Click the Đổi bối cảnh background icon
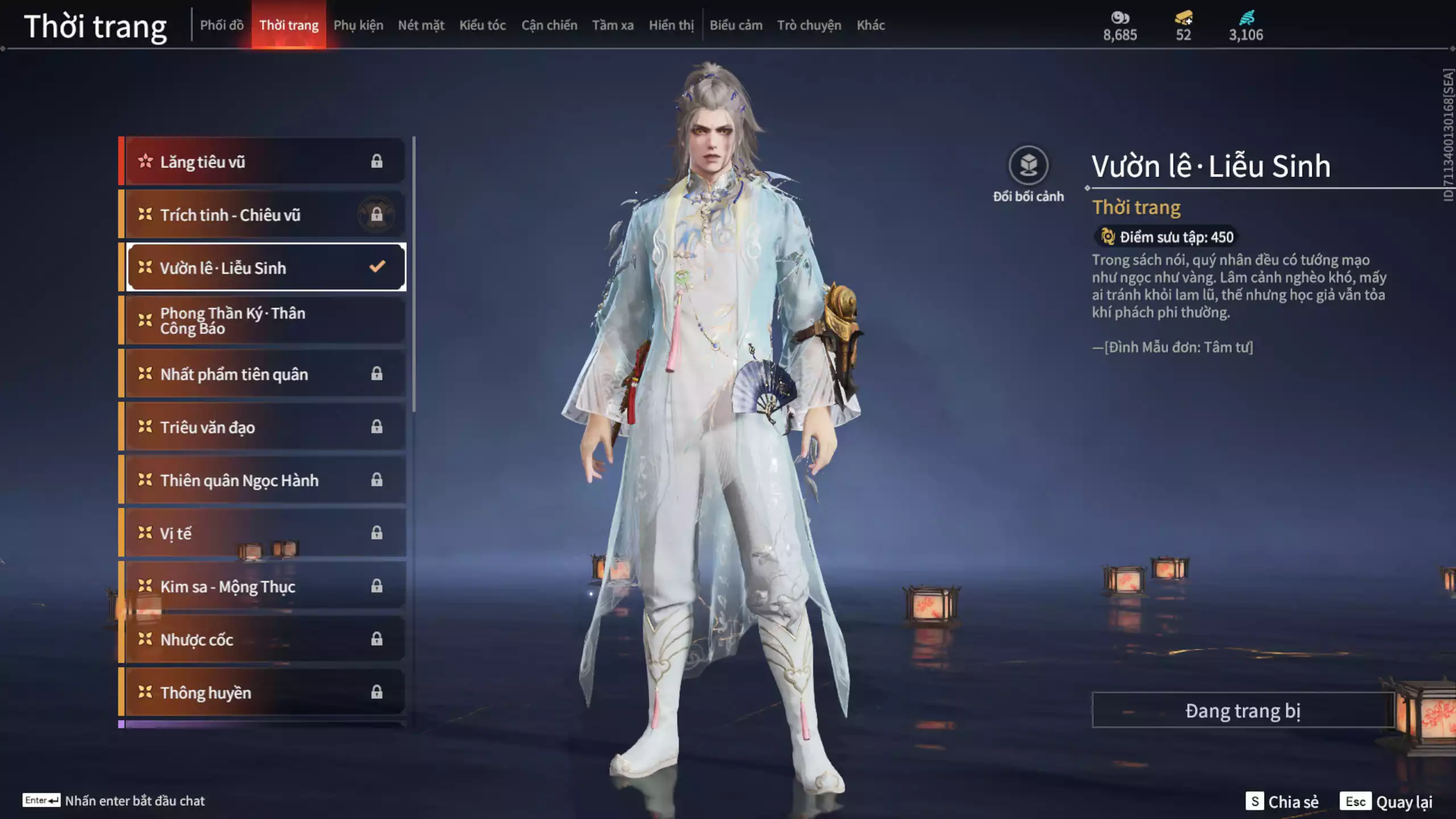The height and width of the screenshot is (819, 1456). pyautogui.click(x=1028, y=166)
